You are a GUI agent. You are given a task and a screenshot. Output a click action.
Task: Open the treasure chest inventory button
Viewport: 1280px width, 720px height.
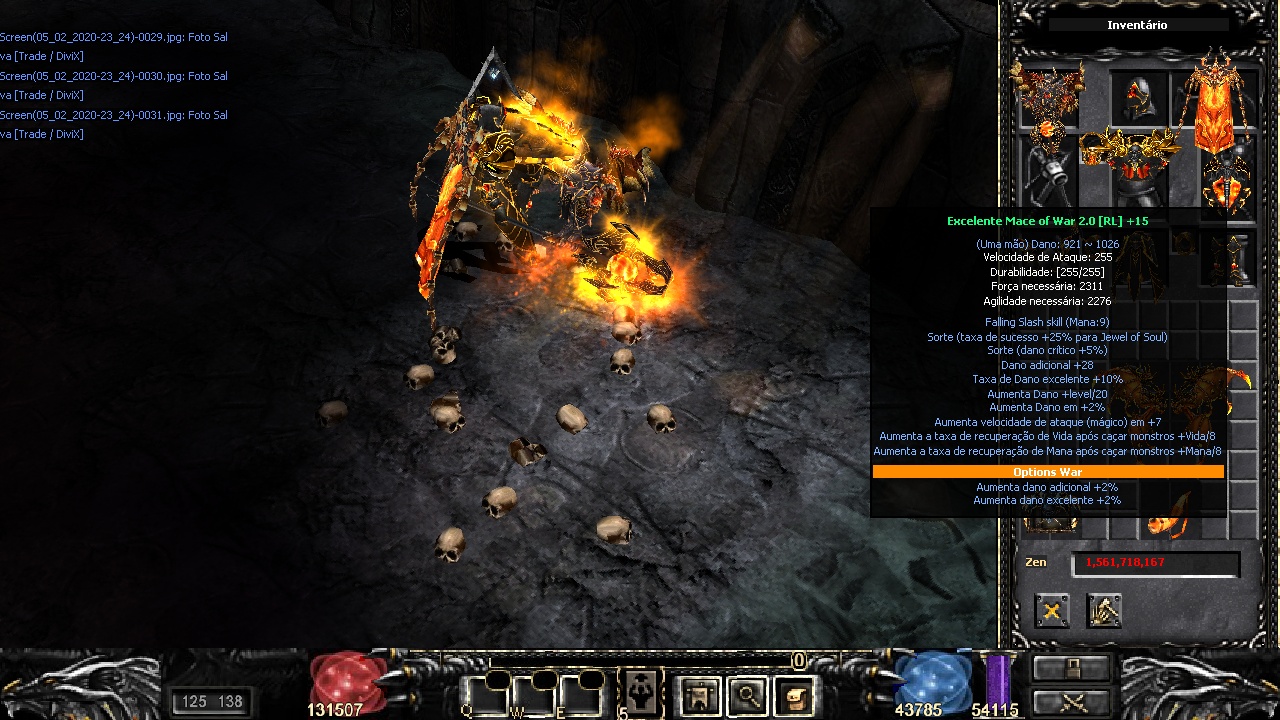(794, 695)
